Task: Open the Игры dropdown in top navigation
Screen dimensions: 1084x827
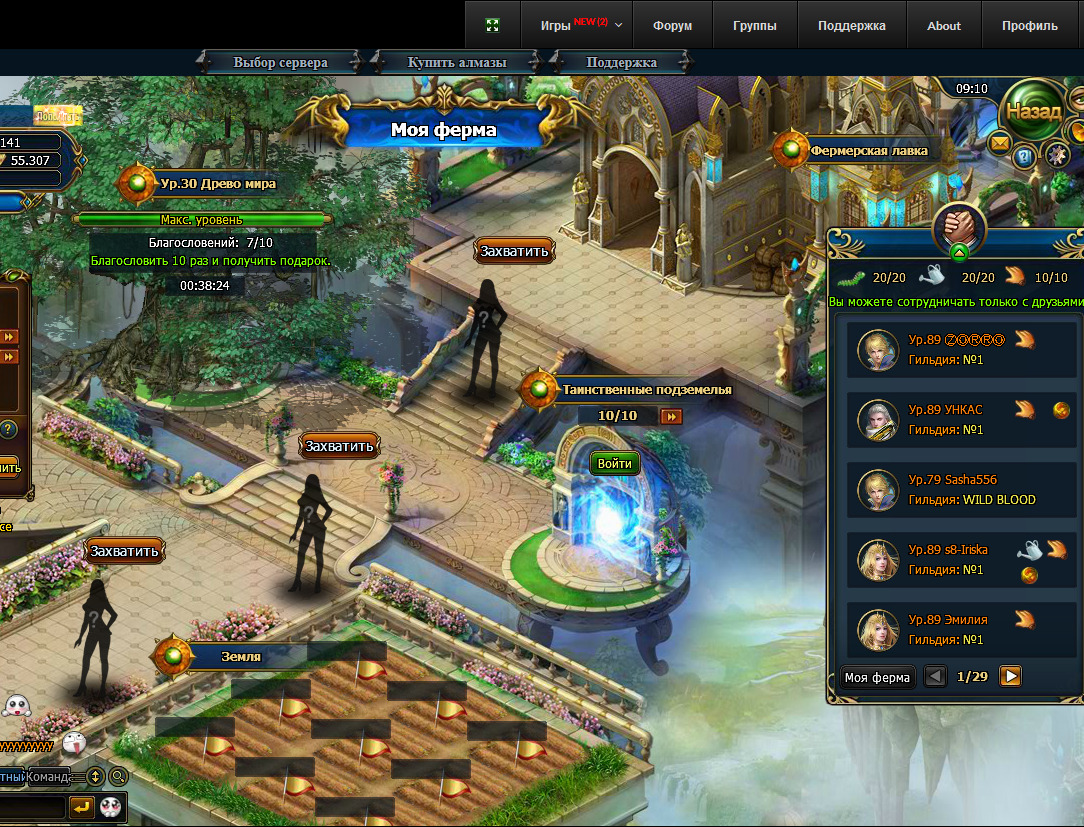Action: pyautogui.click(x=581, y=26)
